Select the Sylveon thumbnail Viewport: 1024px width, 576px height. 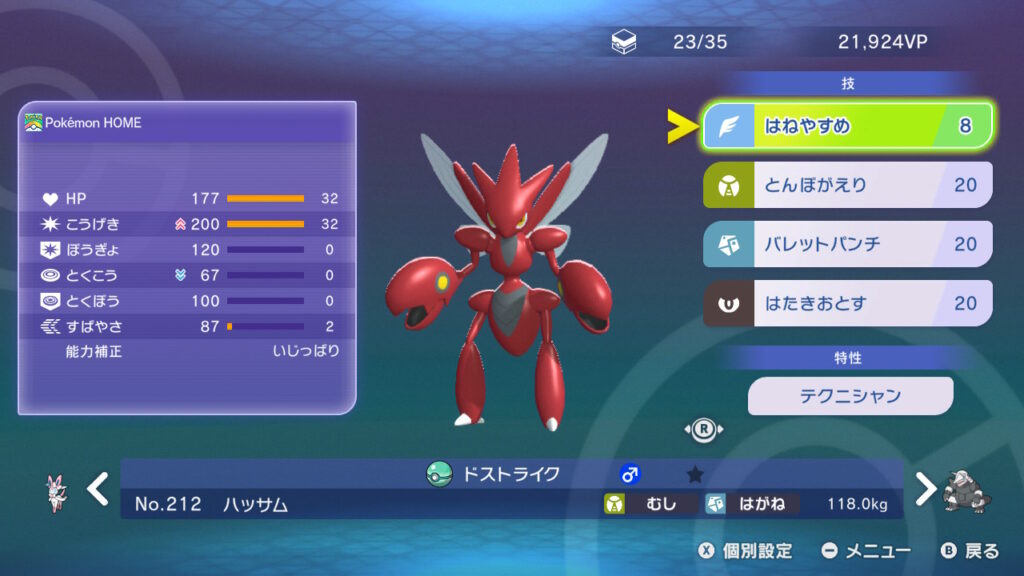click(56, 492)
